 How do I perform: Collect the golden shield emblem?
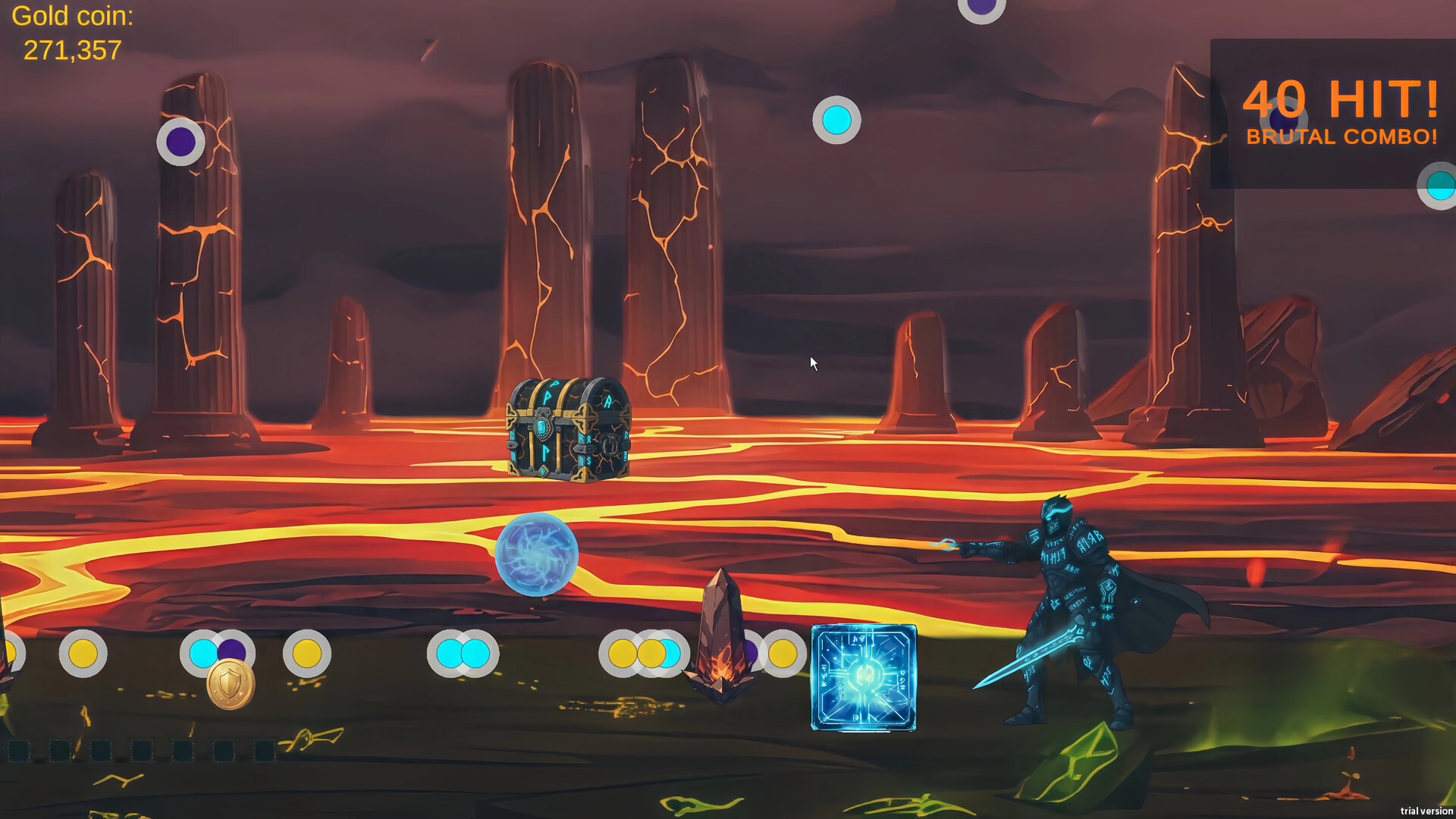(x=229, y=686)
